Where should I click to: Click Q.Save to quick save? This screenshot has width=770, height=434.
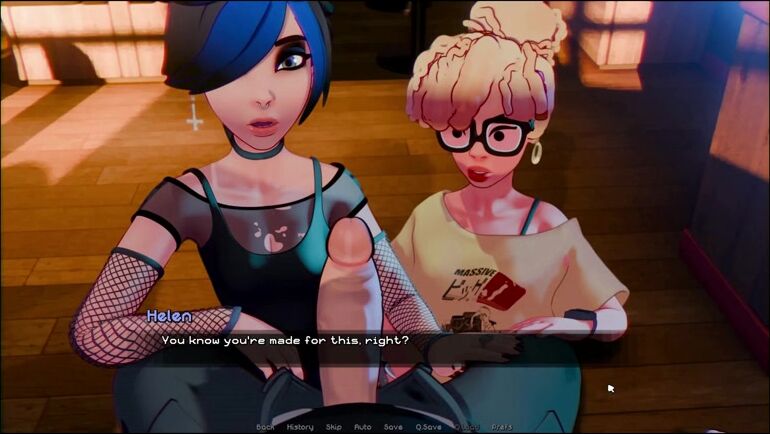pyautogui.click(x=429, y=427)
